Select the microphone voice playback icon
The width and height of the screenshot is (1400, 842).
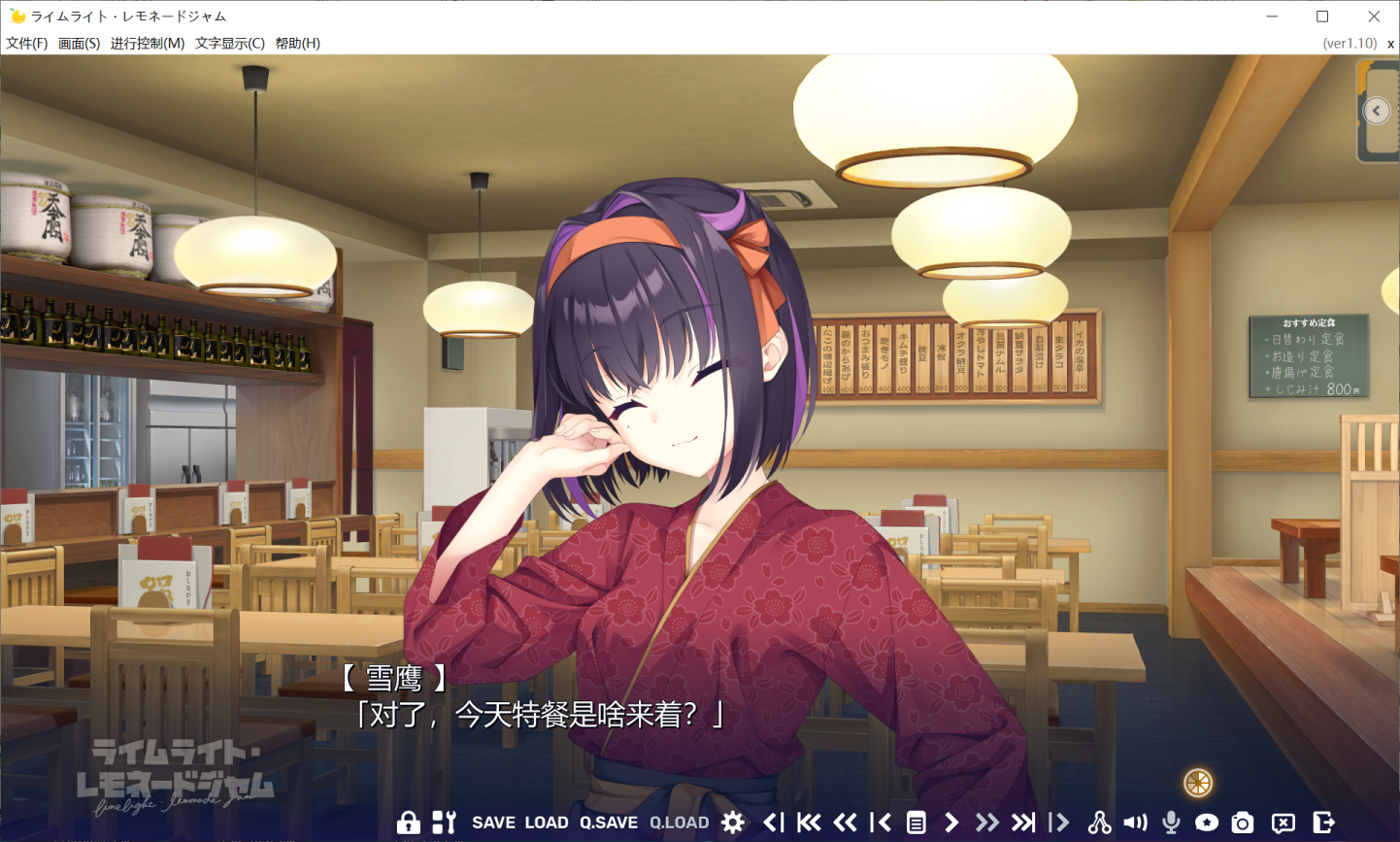(x=1172, y=823)
